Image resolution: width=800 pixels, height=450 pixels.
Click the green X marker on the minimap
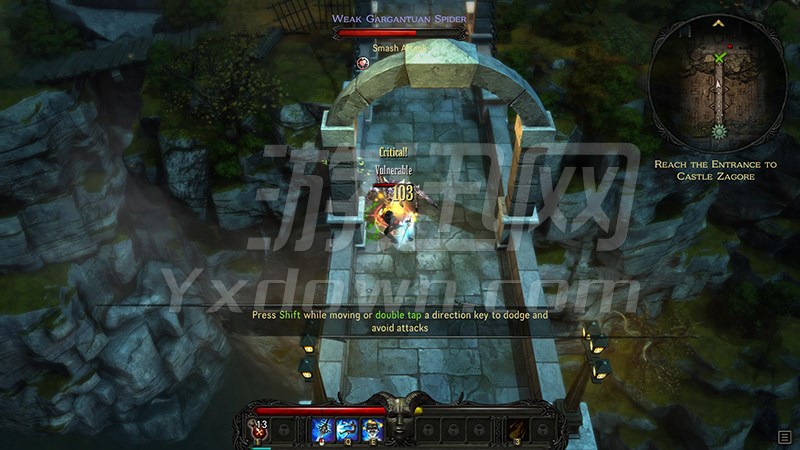coord(720,59)
